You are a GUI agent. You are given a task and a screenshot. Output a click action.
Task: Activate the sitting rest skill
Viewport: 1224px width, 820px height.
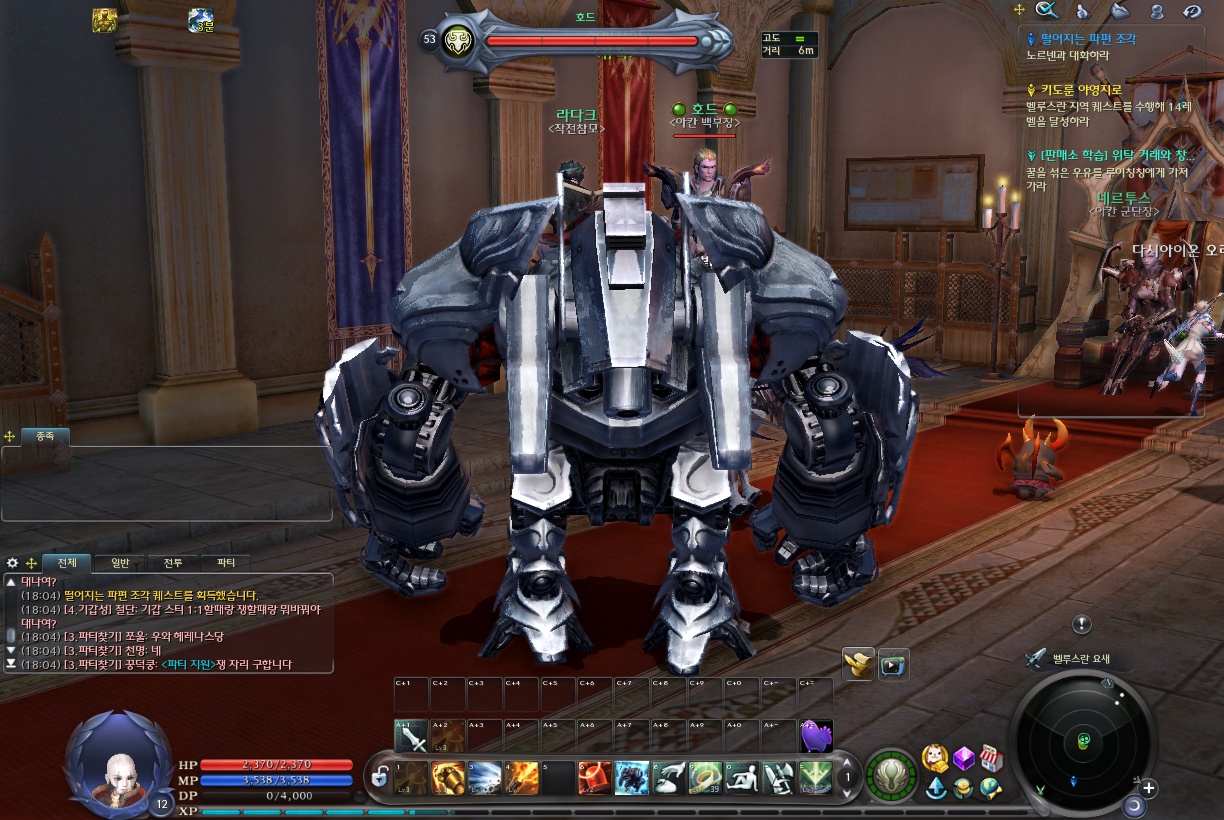coord(743,777)
